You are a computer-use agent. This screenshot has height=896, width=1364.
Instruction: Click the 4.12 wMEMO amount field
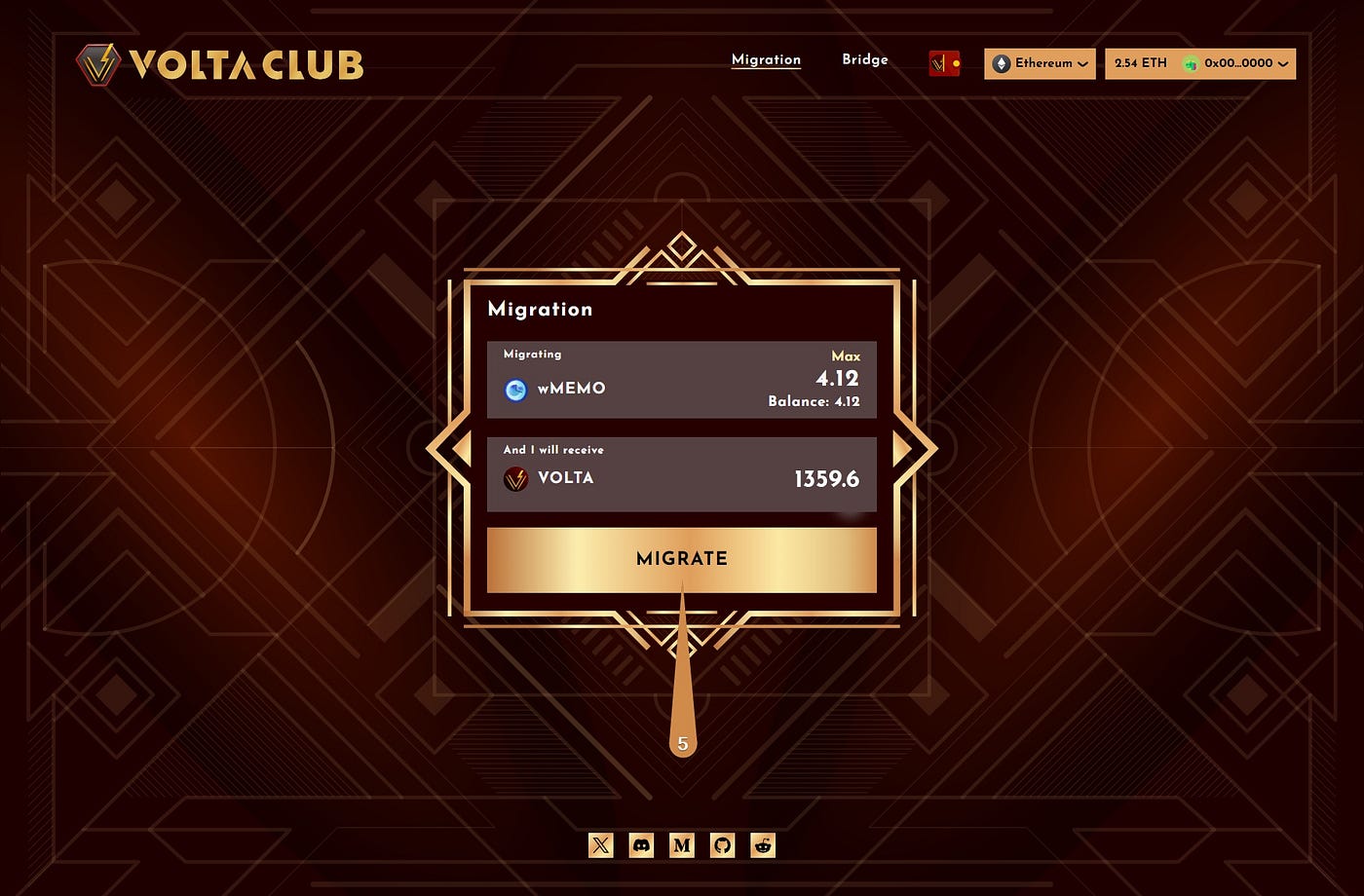click(838, 380)
